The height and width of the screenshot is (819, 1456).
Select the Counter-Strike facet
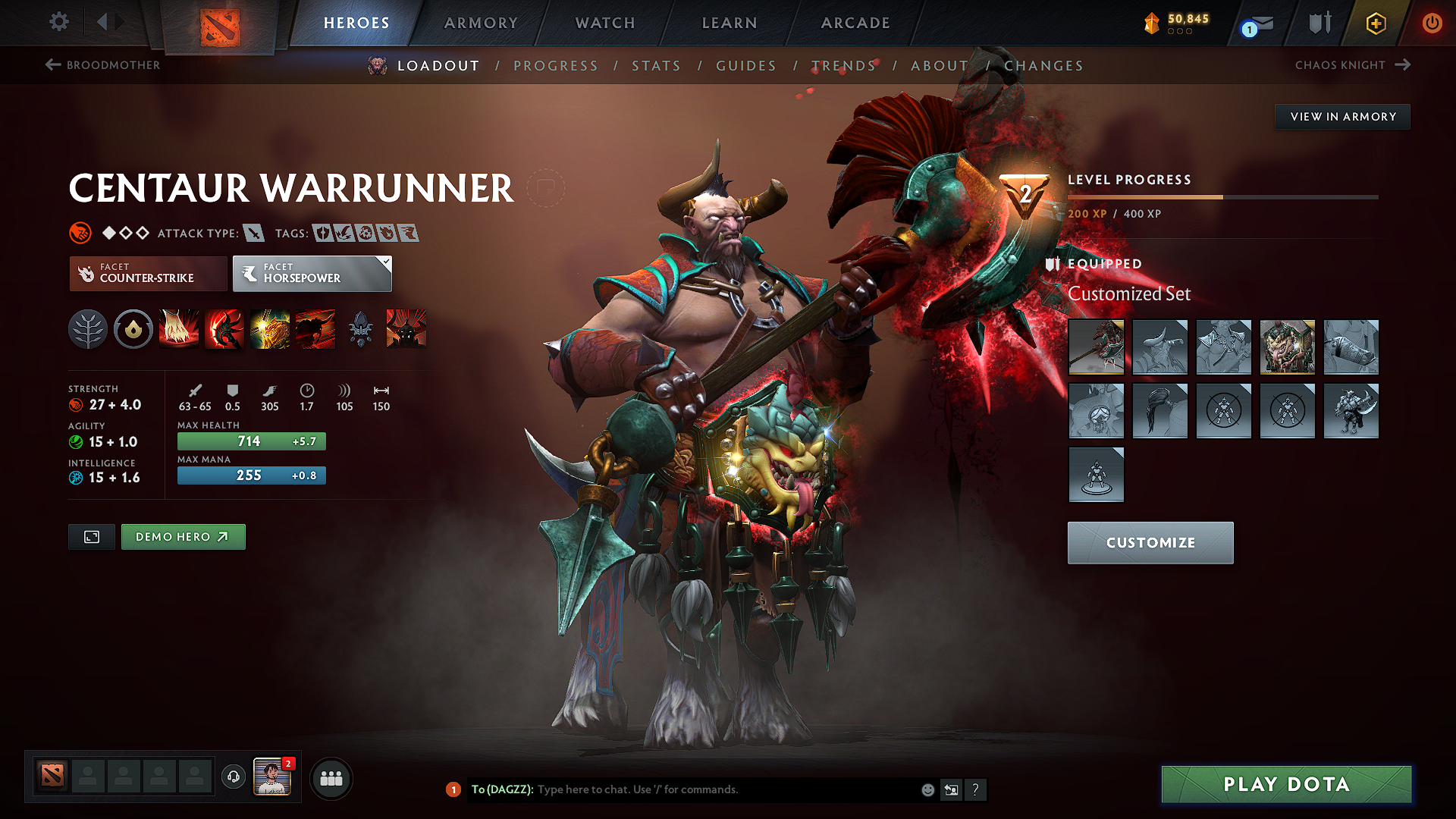tap(147, 273)
